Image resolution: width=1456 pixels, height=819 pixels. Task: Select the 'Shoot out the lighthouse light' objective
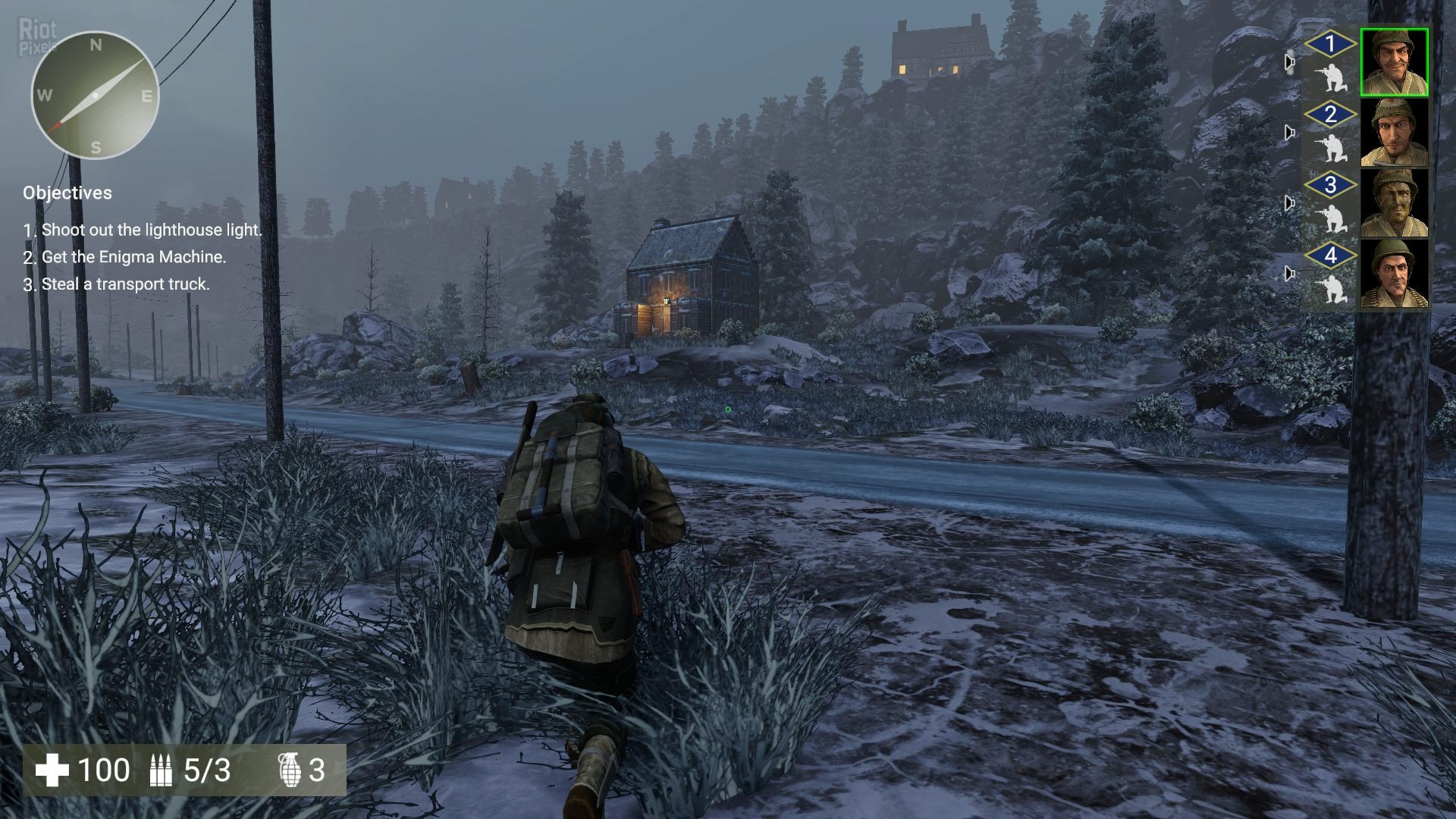[151, 230]
